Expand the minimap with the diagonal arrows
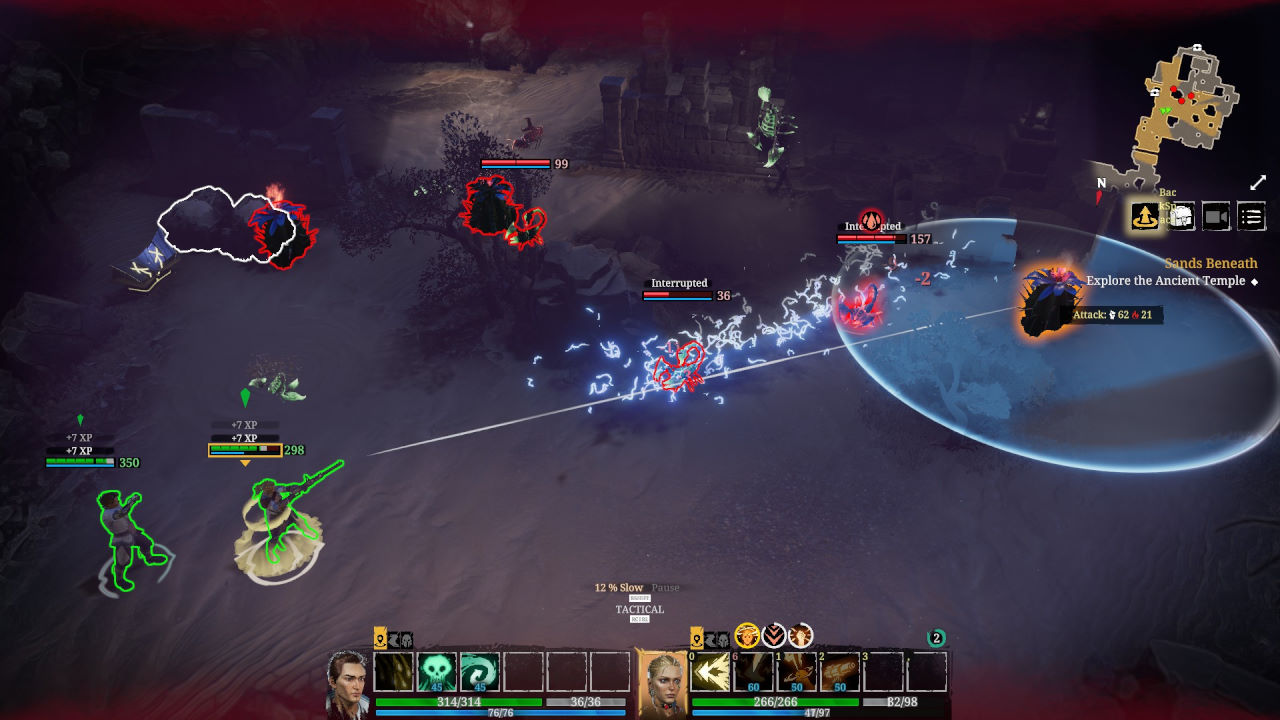The height and width of the screenshot is (720, 1280). [x=1258, y=183]
